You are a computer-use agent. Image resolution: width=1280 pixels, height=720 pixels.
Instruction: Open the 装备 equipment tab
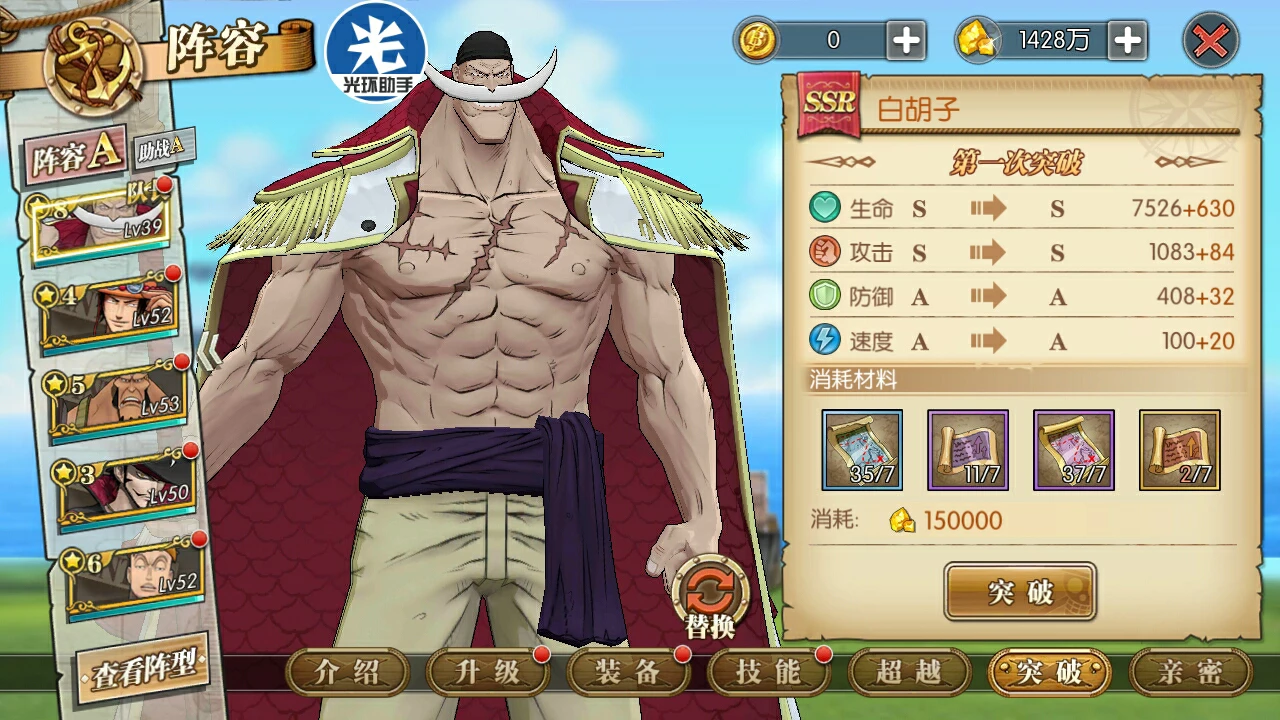click(x=628, y=672)
